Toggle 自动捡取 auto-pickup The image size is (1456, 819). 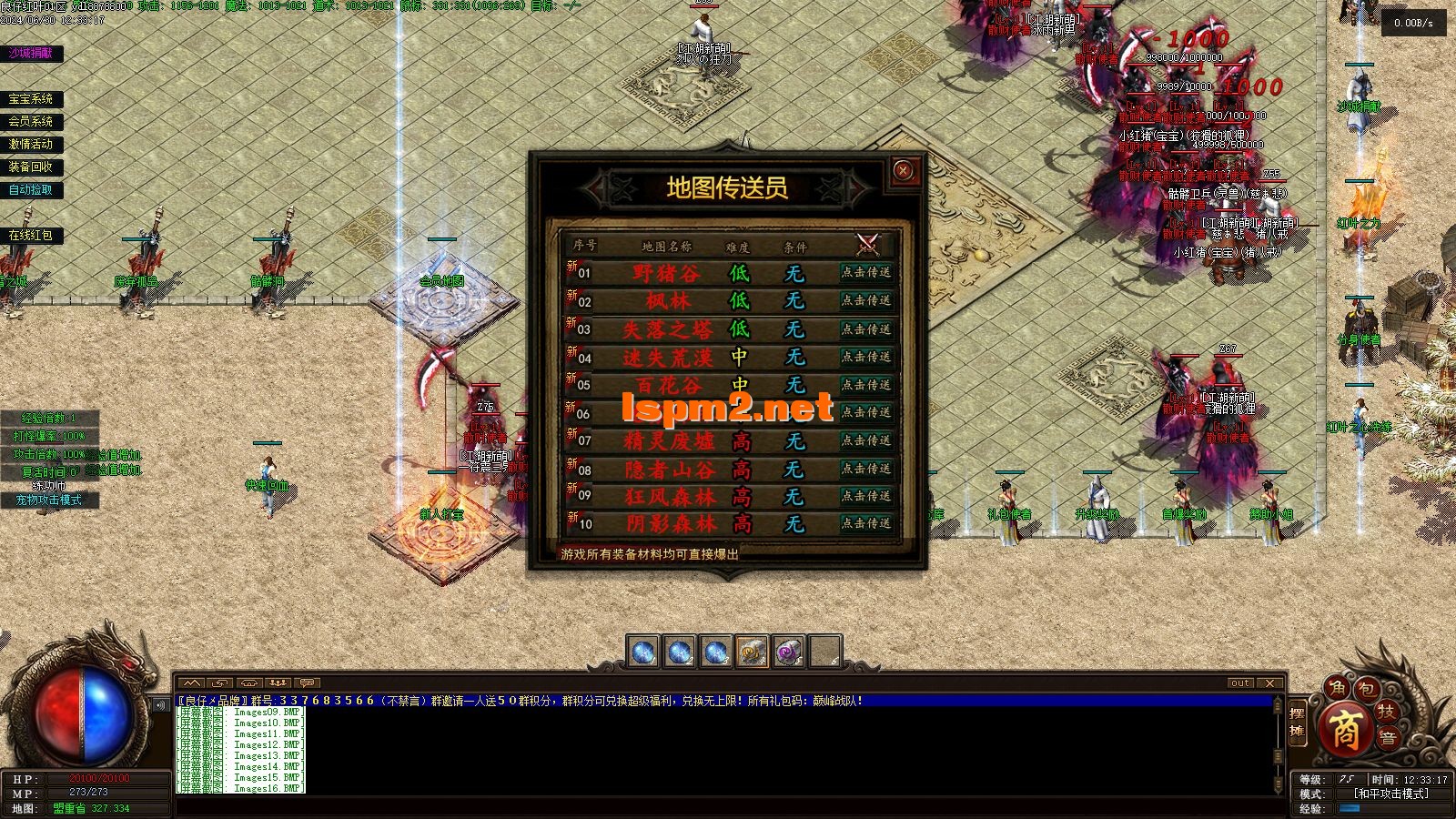coord(31,189)
